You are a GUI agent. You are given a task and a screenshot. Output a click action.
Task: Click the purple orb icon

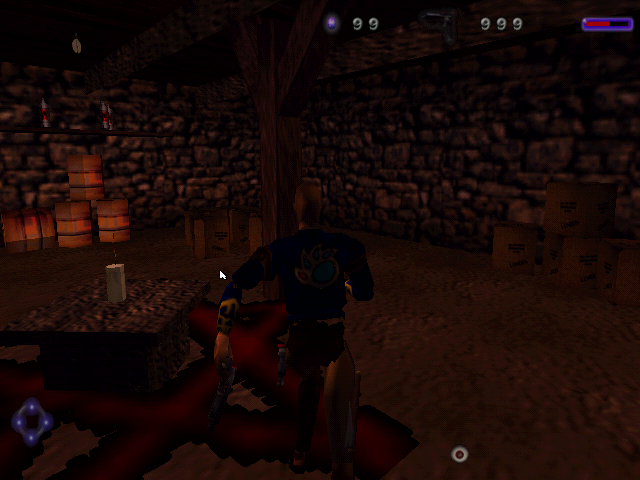pos(333,24)
